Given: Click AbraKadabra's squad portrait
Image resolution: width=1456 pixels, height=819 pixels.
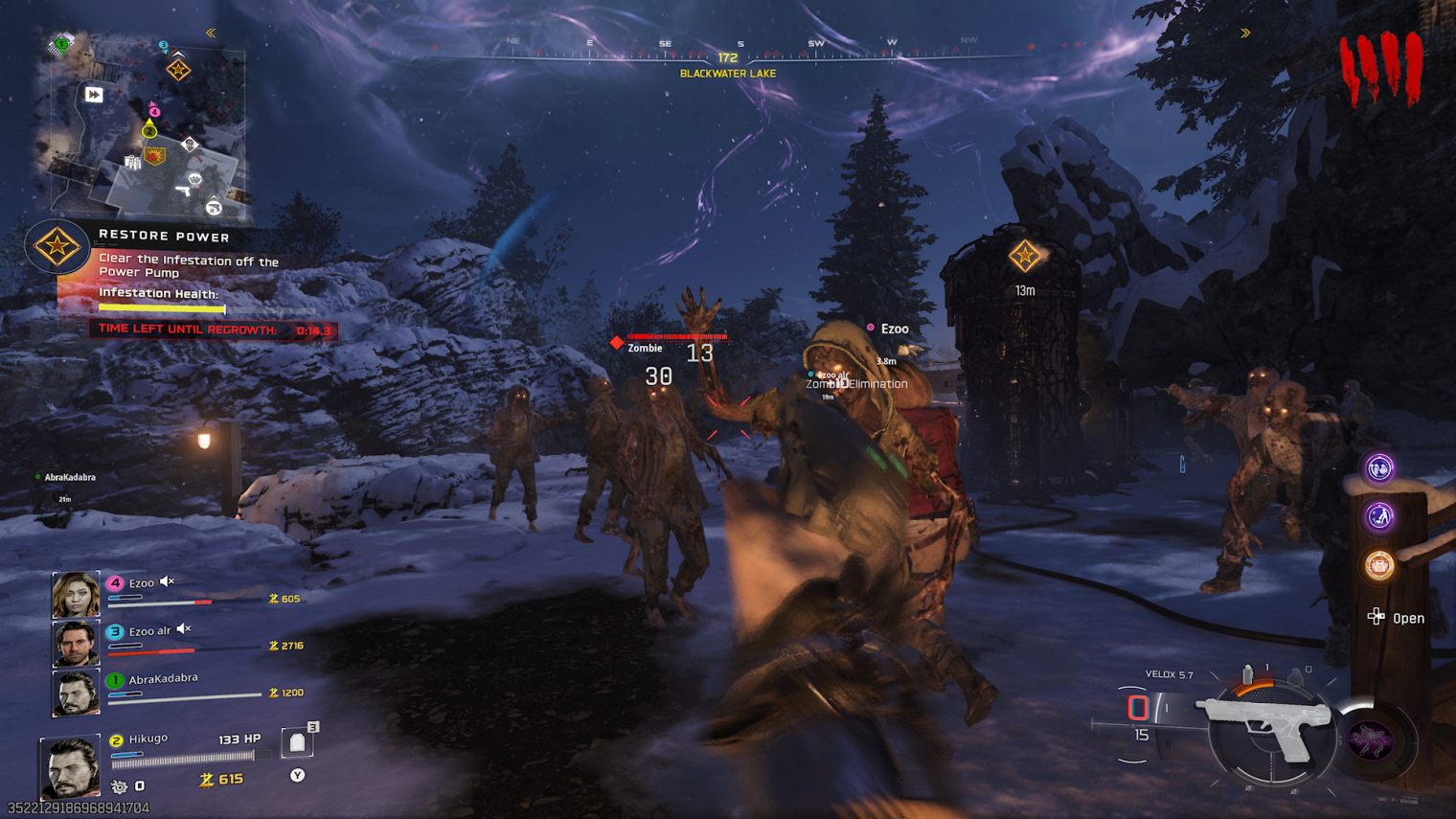Looking at the screenshot, I should coord(76,692).
